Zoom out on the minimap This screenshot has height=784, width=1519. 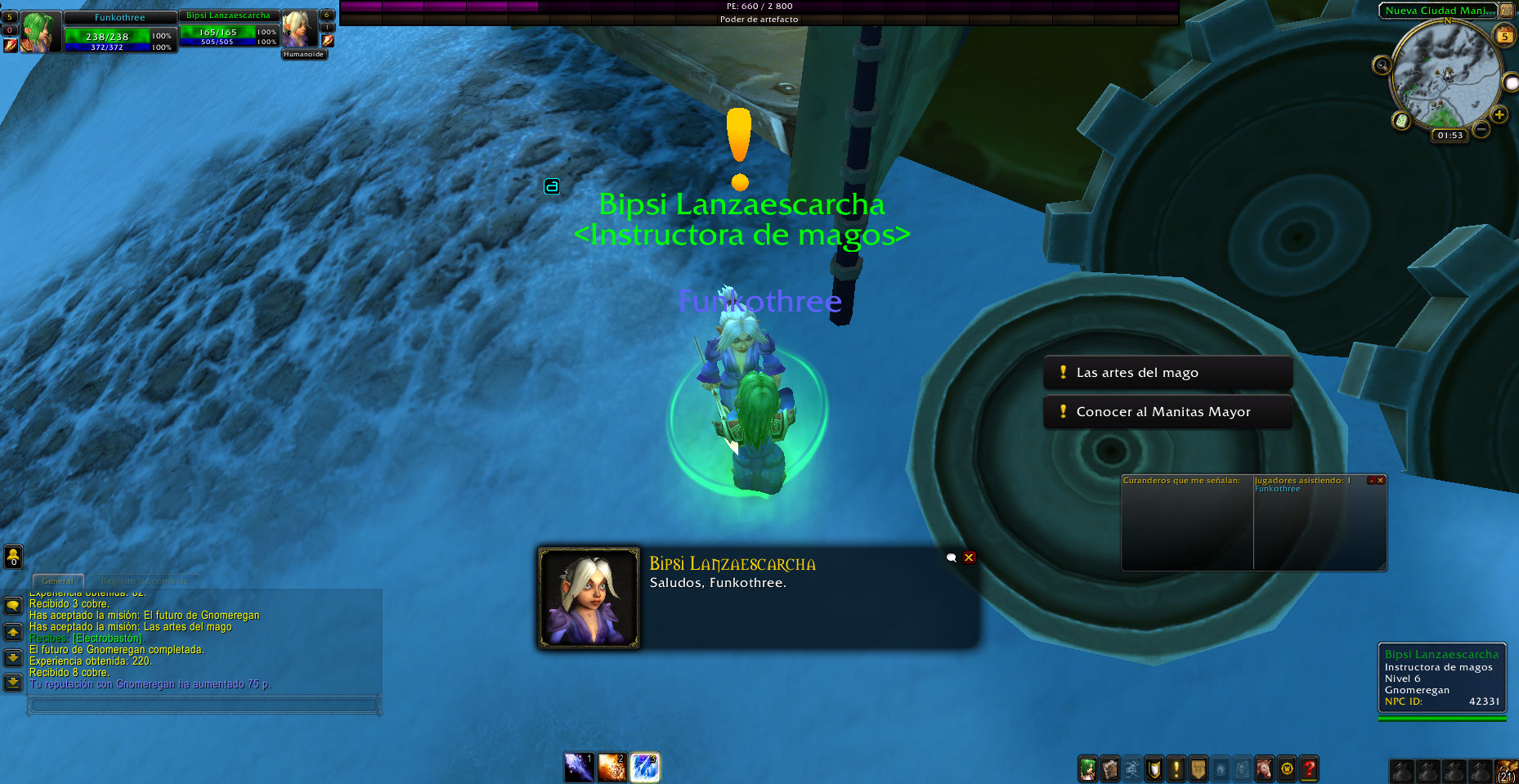(1481, 130)
